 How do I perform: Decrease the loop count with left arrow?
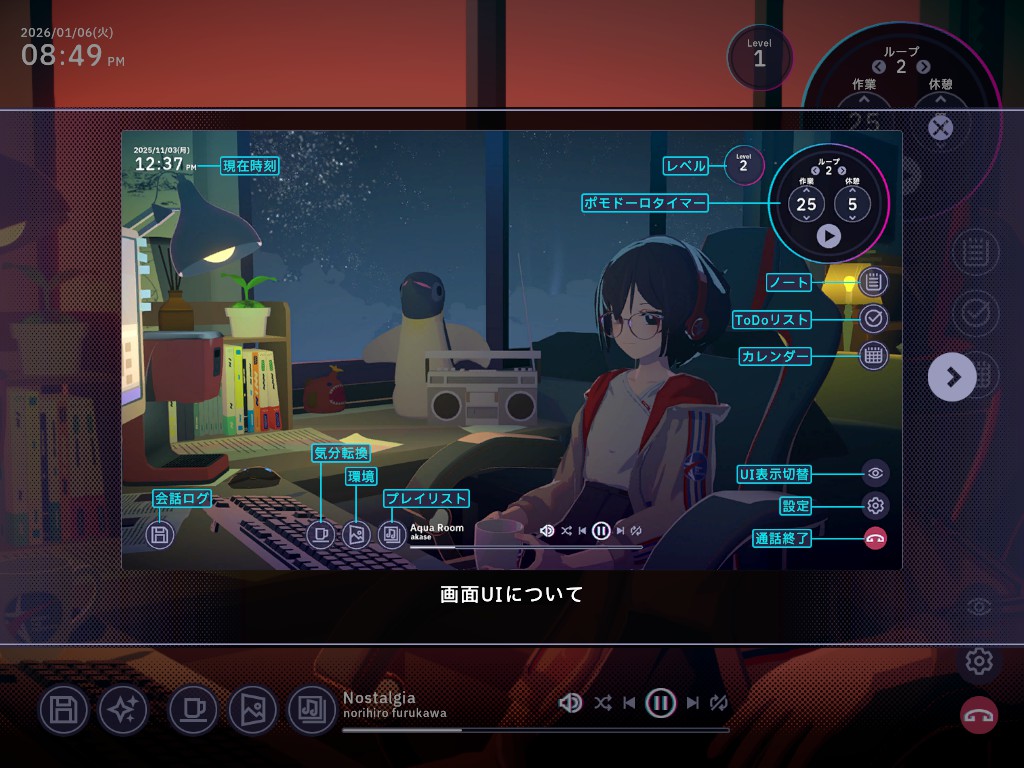point(879,67)
